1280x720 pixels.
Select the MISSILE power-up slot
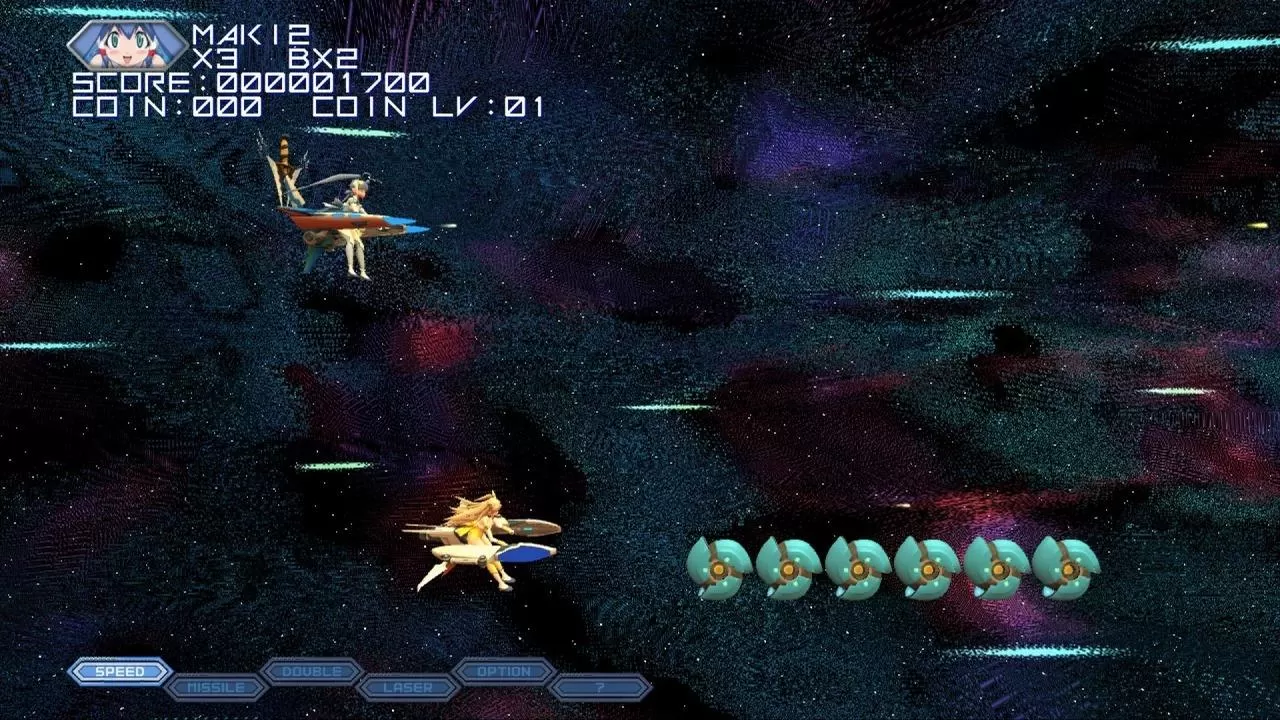tap(215, 687)
